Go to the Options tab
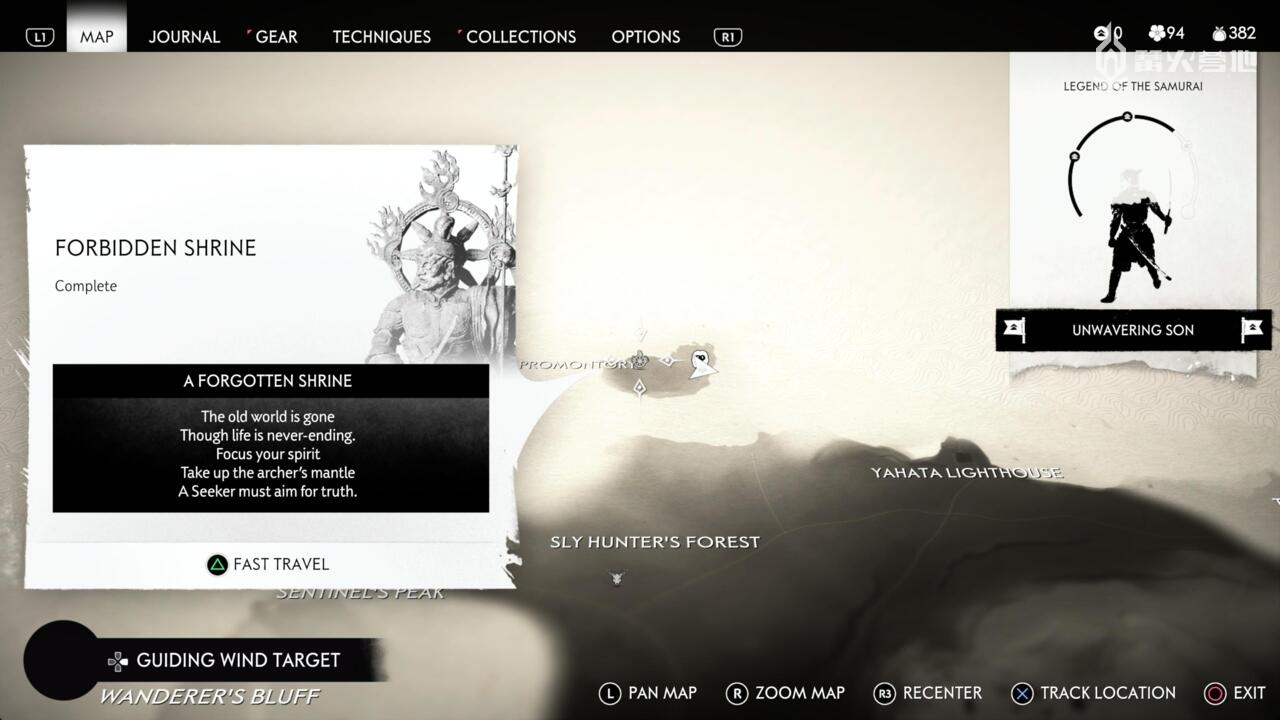 pyautogui.click(x=645, y=36)
